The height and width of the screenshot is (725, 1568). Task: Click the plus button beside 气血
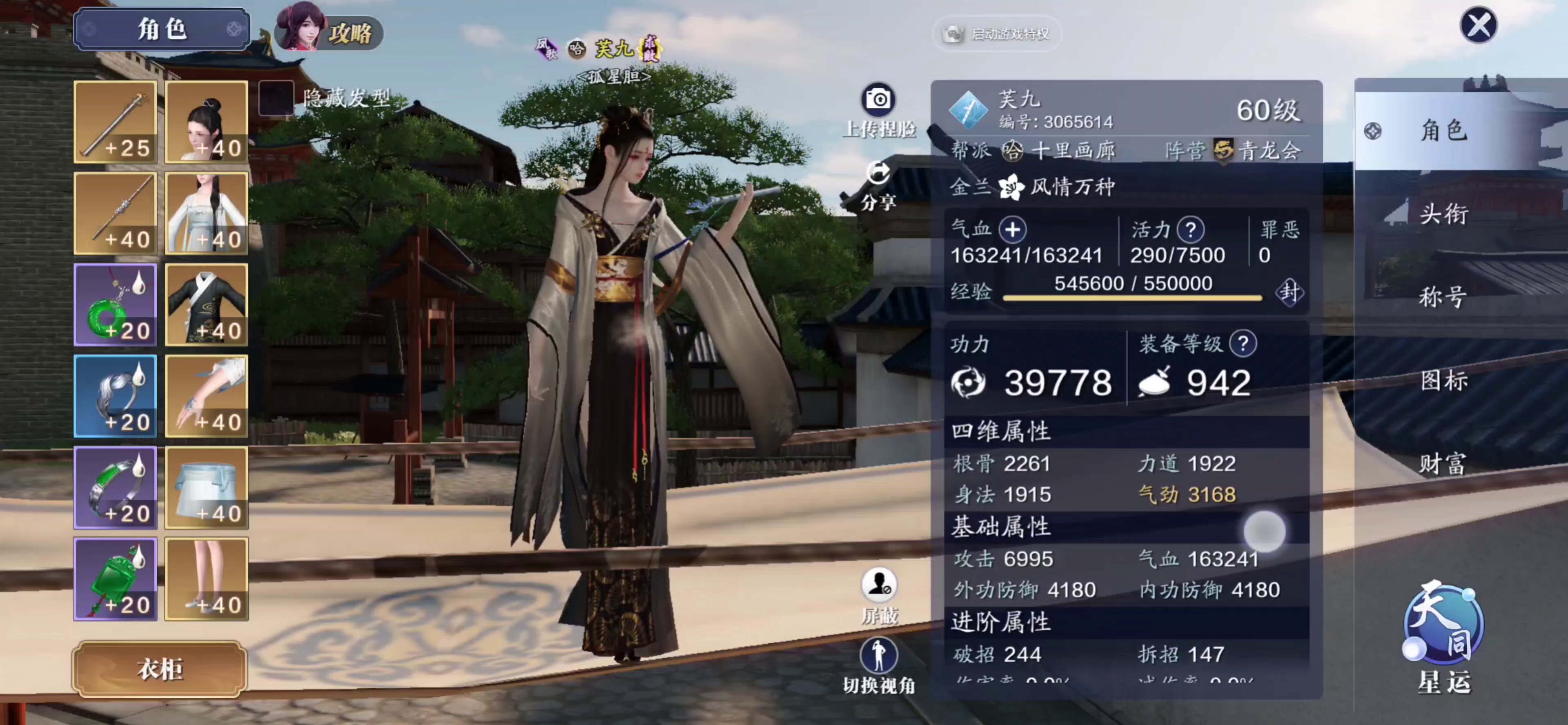1012,230
